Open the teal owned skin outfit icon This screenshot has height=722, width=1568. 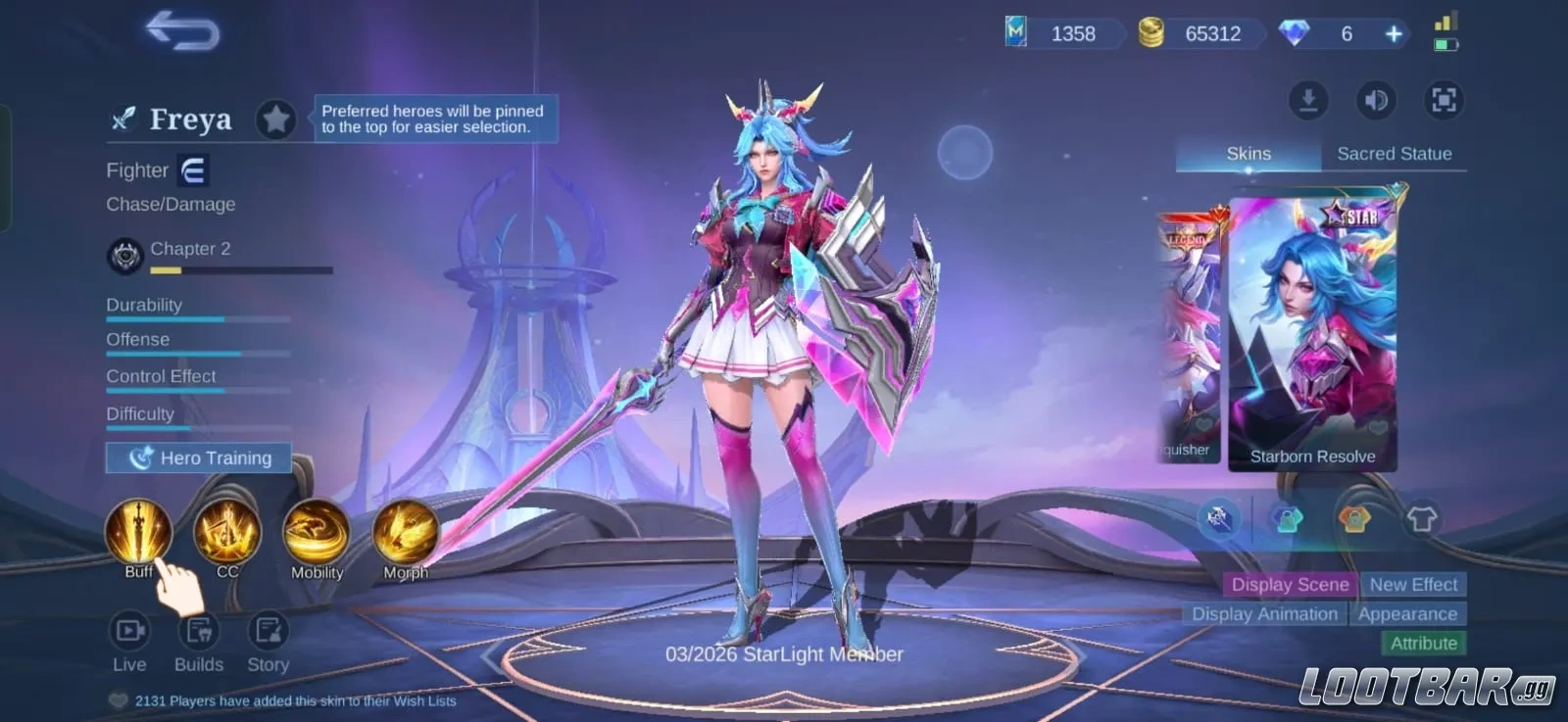(x=1286, y=517)
